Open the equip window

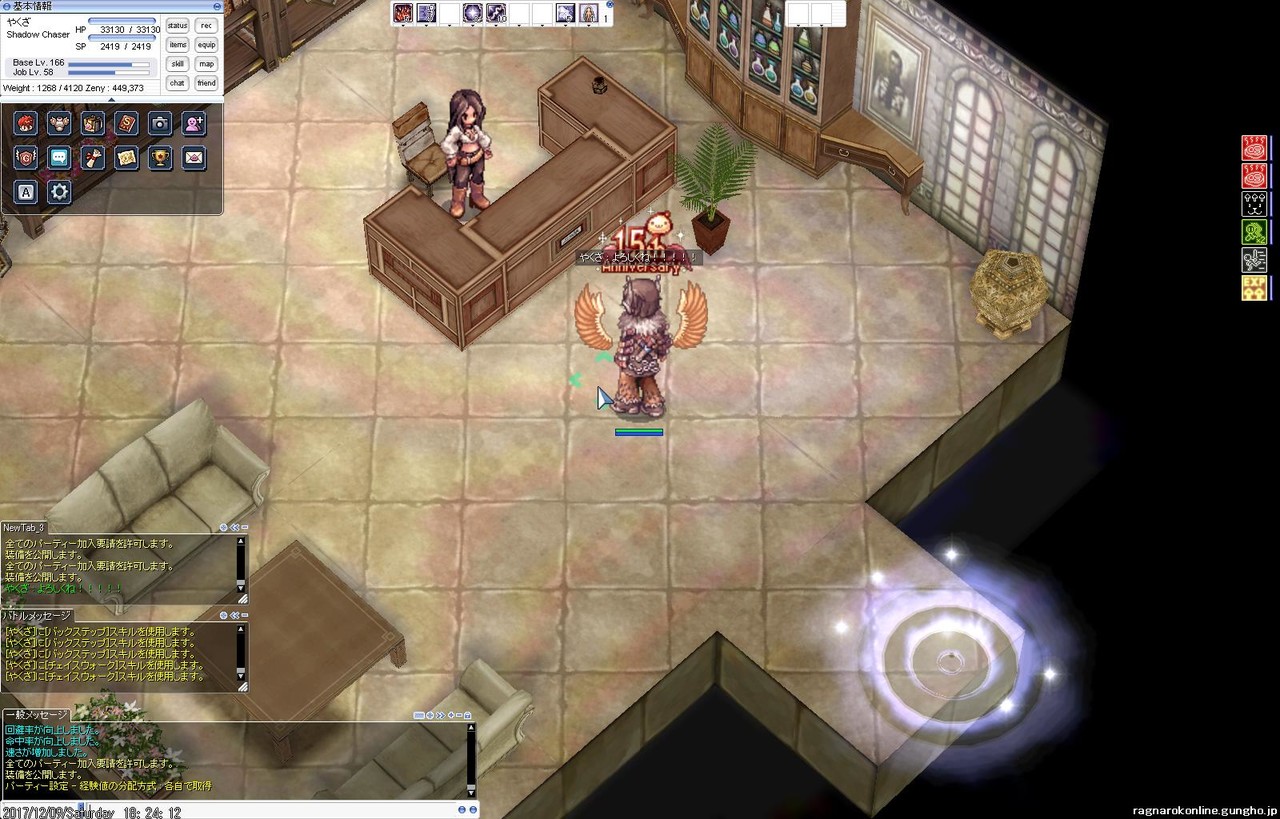[x=206, y=45]
